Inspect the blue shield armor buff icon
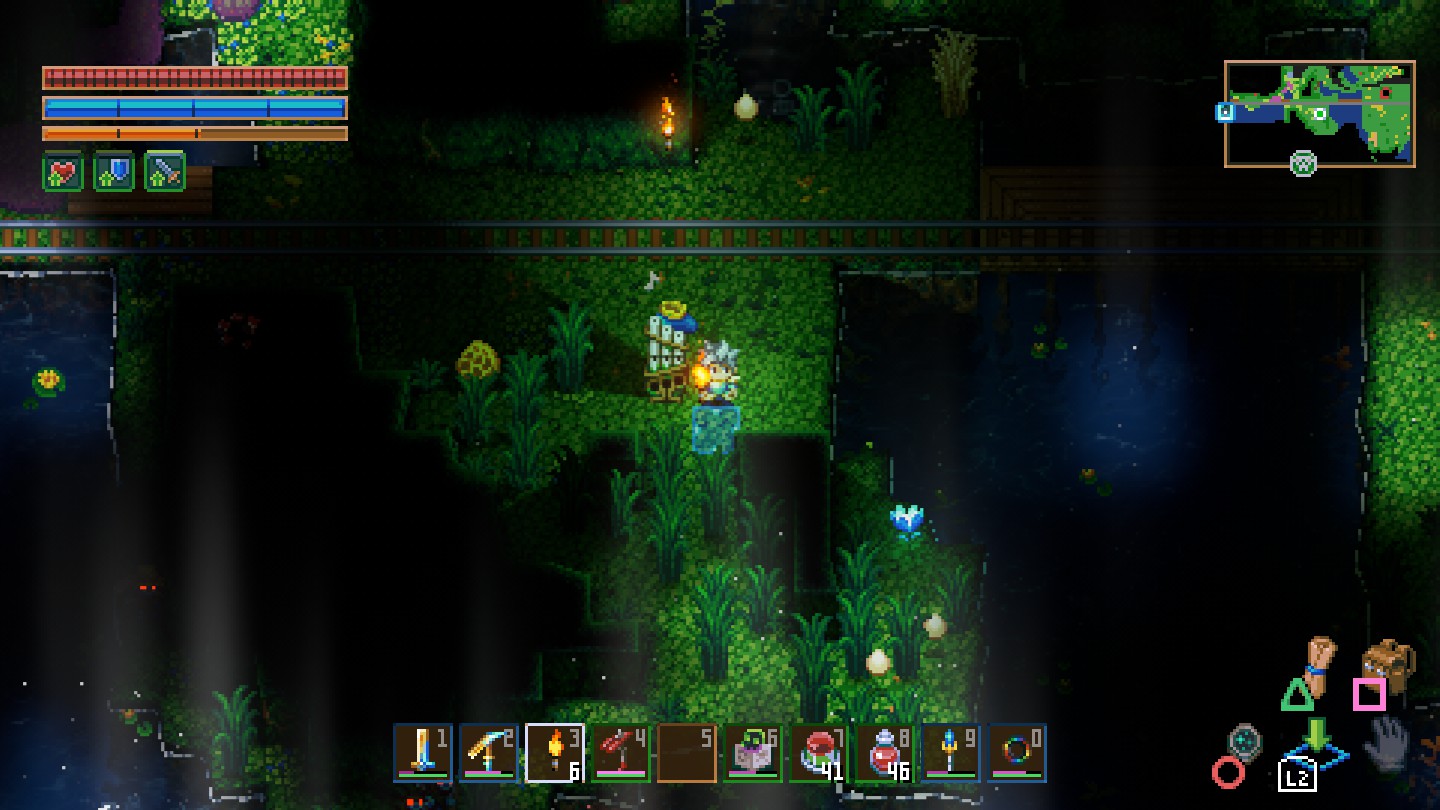Image resolution: width=1440 pixels, height=810 pixels. tap(114, 173)
